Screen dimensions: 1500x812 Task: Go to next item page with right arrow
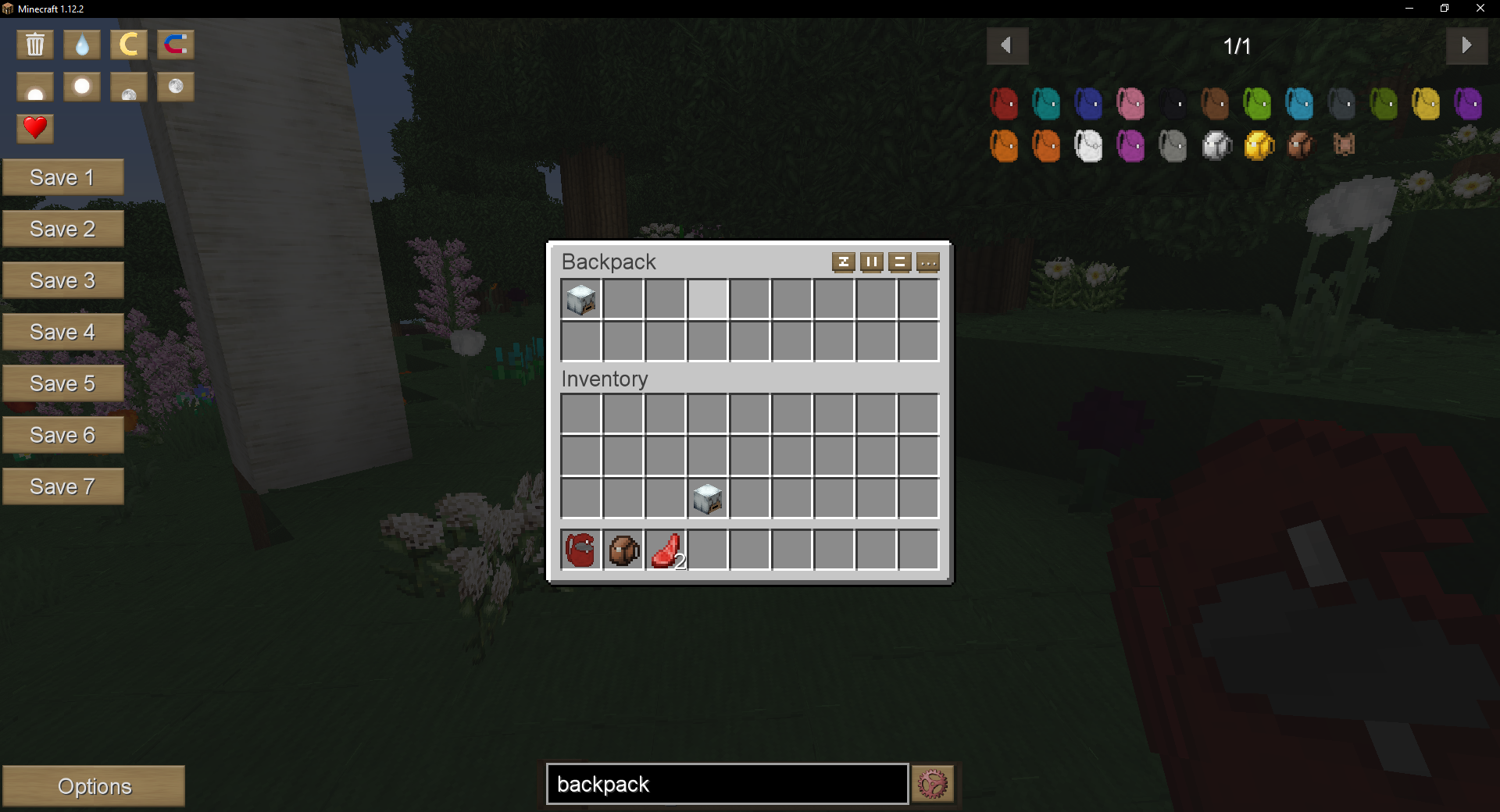[x=1467, y=45]
